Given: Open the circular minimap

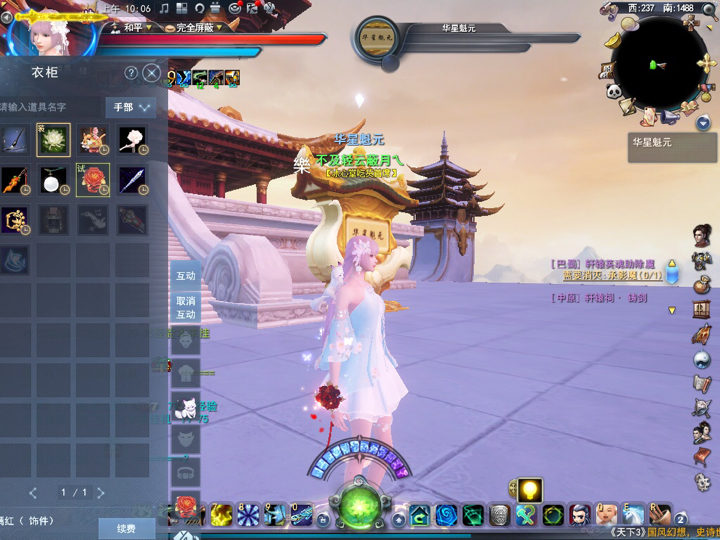Looking at the screenshot, I should click(660, 62).
